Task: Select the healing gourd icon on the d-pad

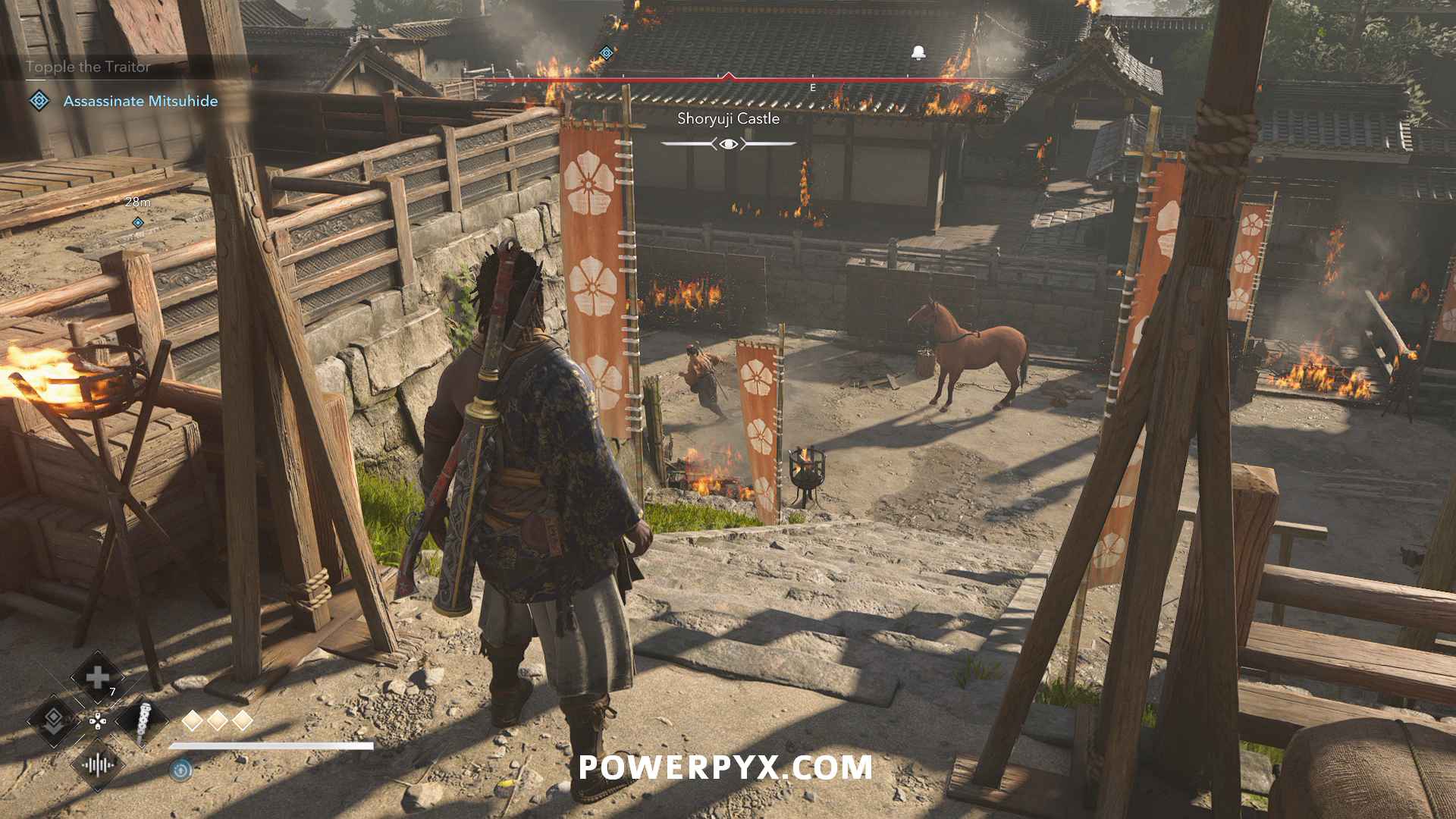Action: (x=96, y=677)
